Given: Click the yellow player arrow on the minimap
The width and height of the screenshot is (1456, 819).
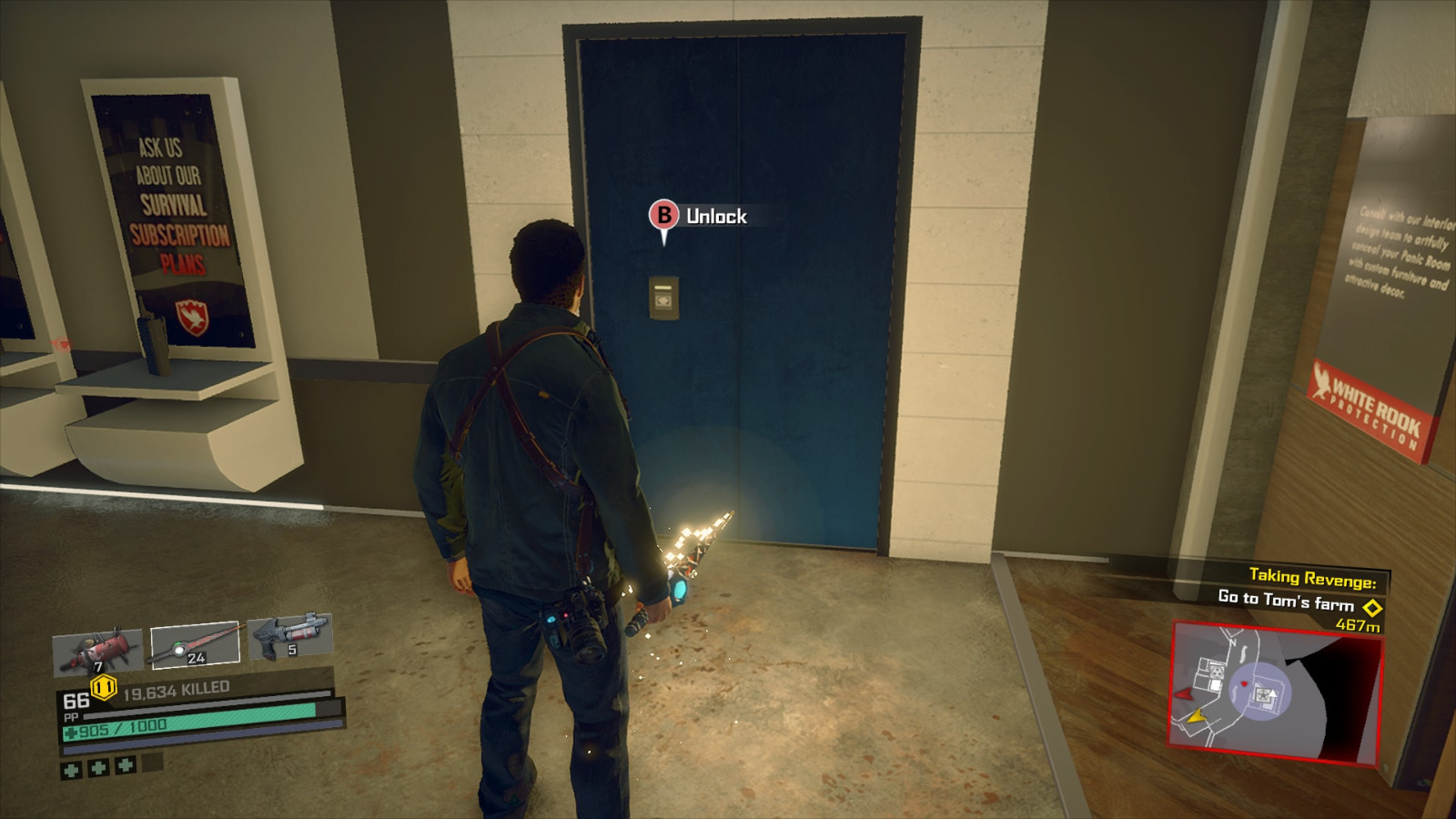Looking at the screenshot, I should coord(1197,716).
